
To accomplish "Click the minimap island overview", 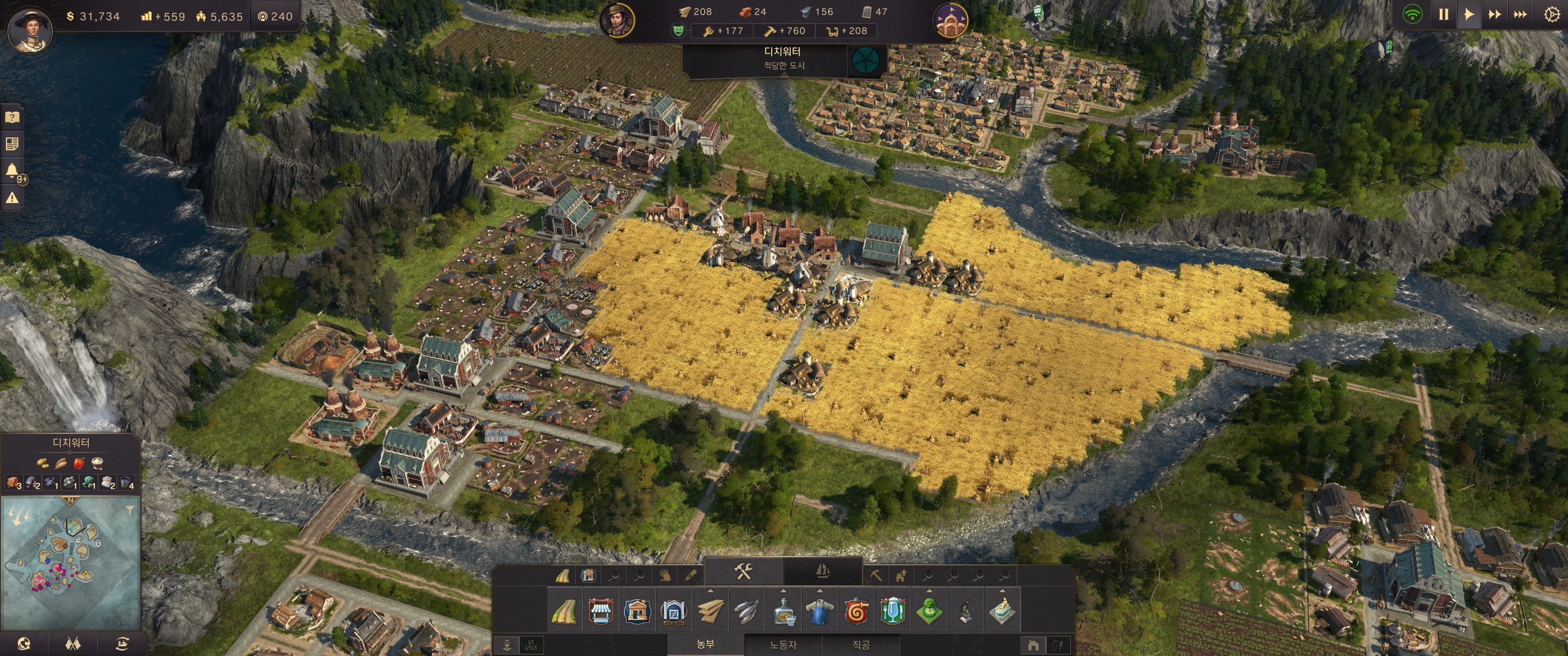I will (70, 563).
